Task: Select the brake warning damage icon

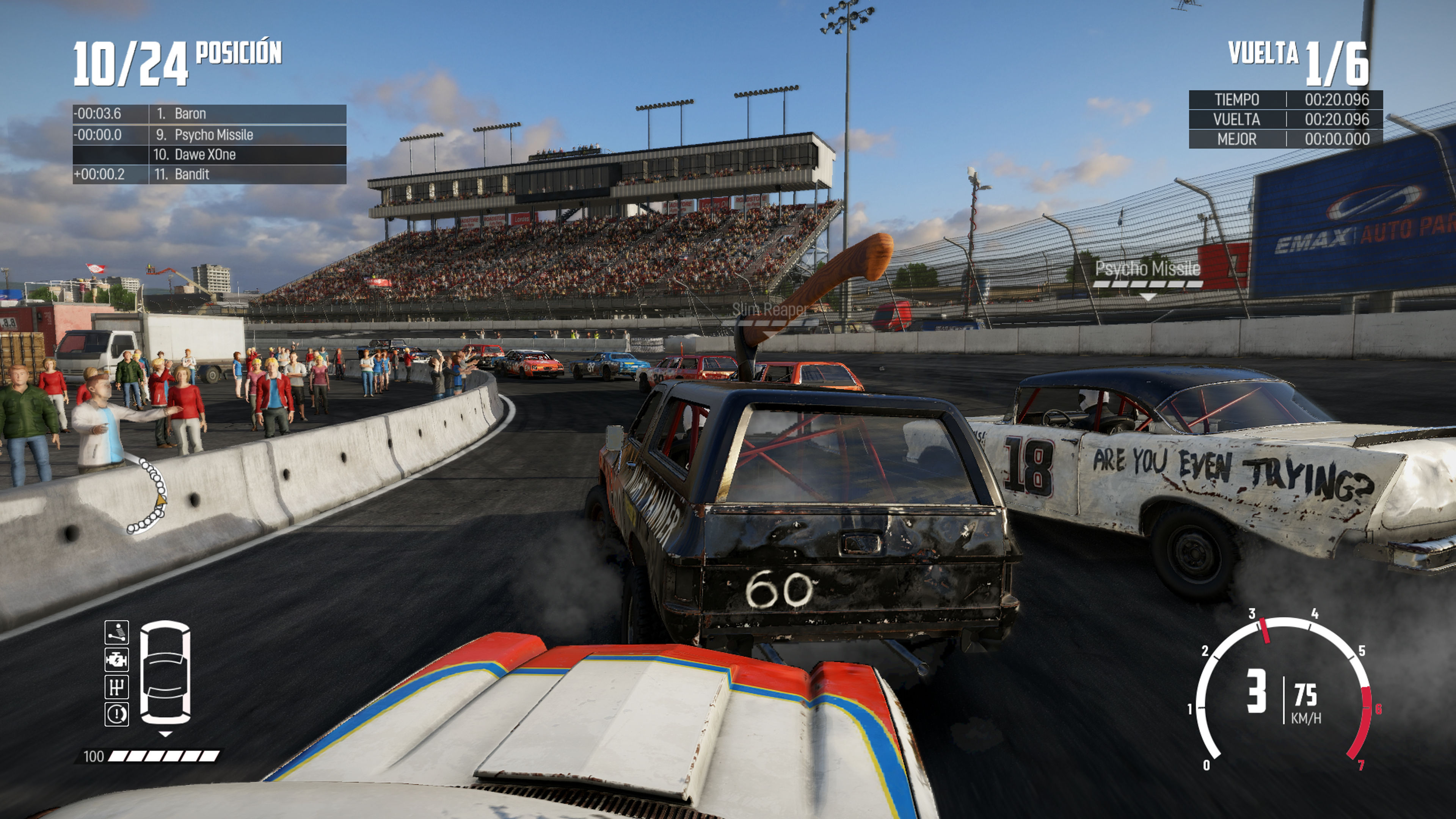Action: click(x=116, y=714)
